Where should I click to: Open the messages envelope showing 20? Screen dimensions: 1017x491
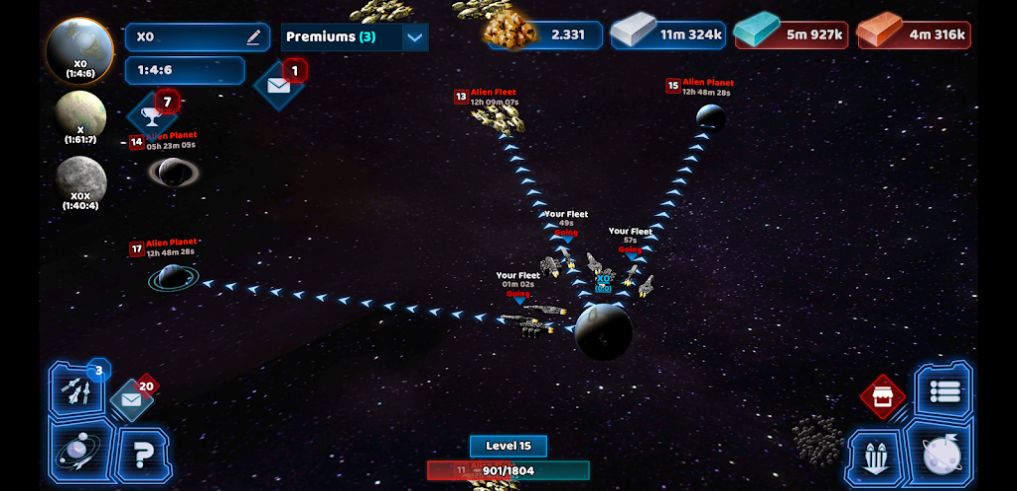(x=132, y=400)
